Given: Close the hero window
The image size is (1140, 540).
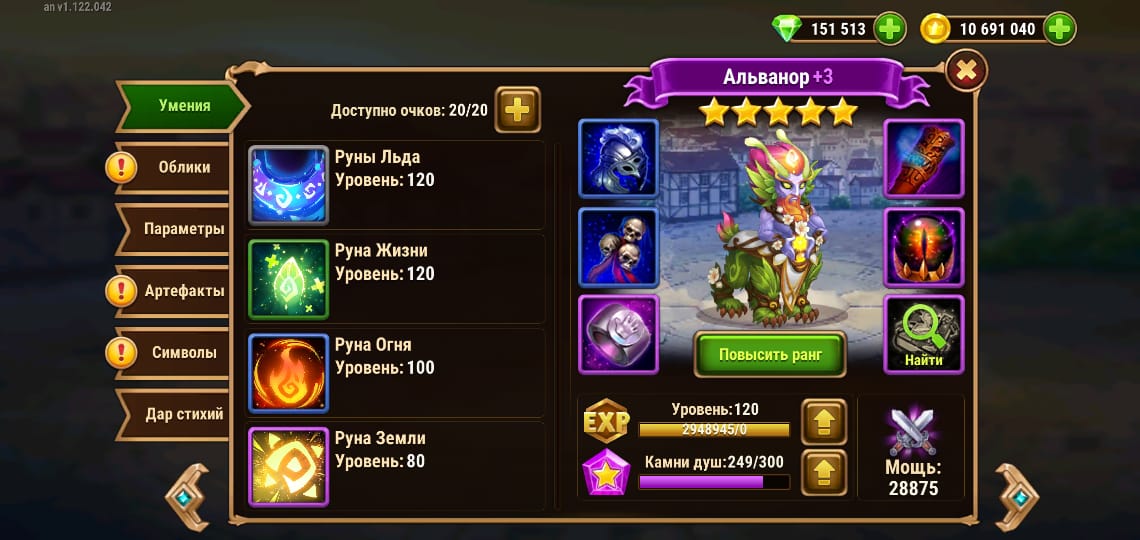Looking at the screenshot, I should [965, 71].
